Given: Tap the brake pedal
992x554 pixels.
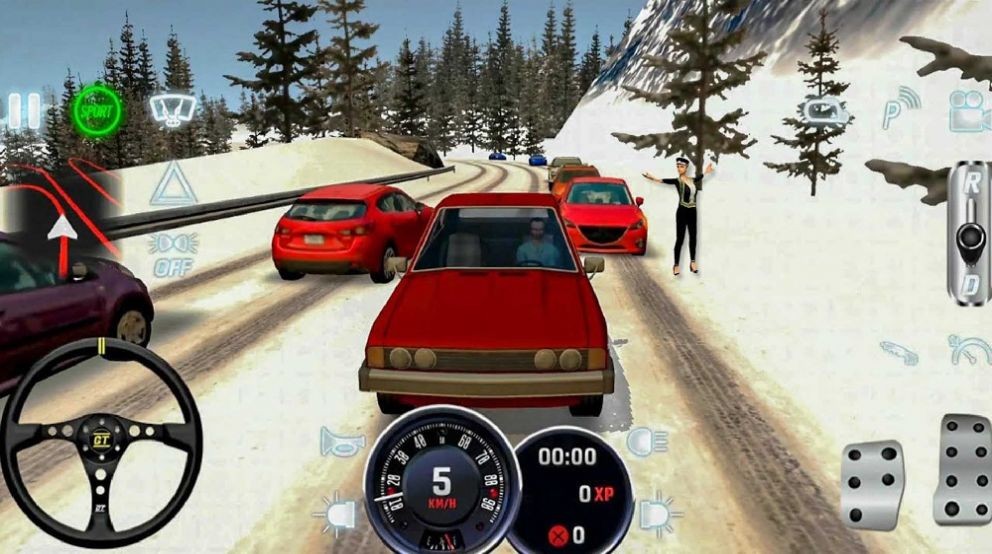Looking at the screenshot, I should (x=871, y=484).
